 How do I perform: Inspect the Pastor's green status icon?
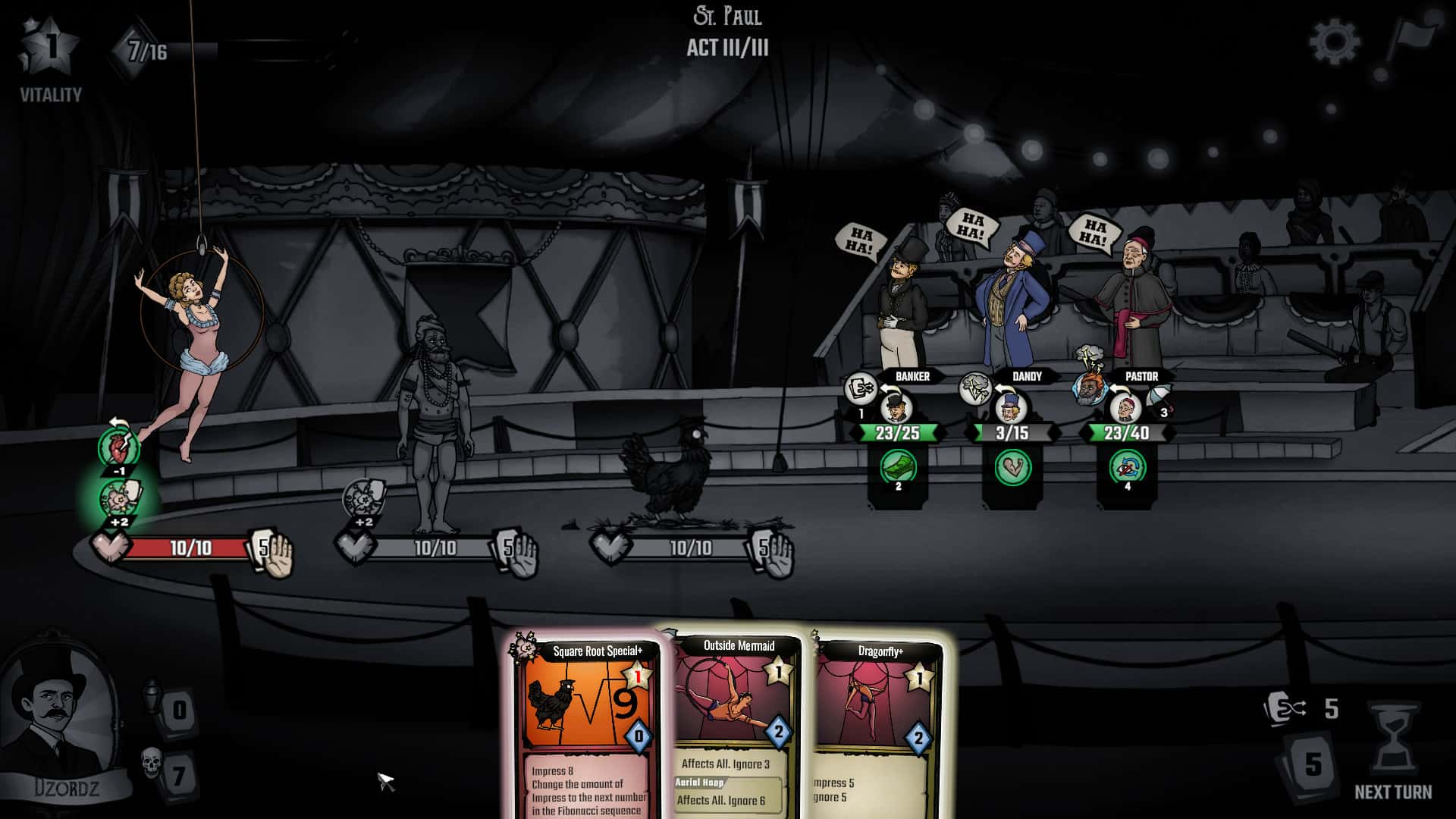point(1127,467)
